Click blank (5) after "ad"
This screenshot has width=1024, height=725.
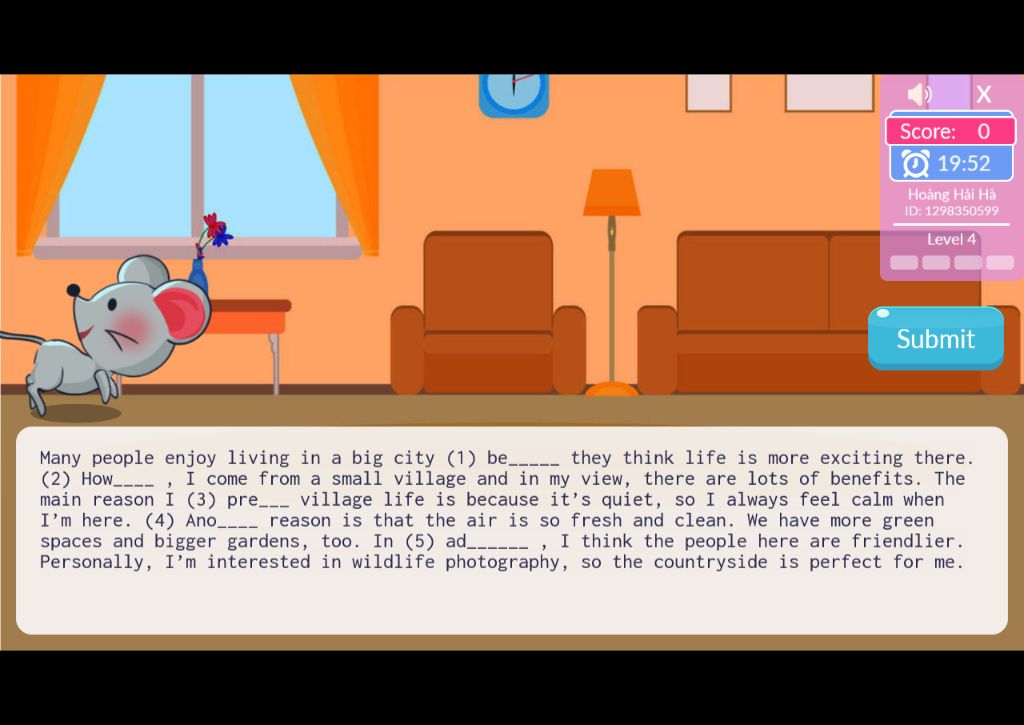(497, 543)
